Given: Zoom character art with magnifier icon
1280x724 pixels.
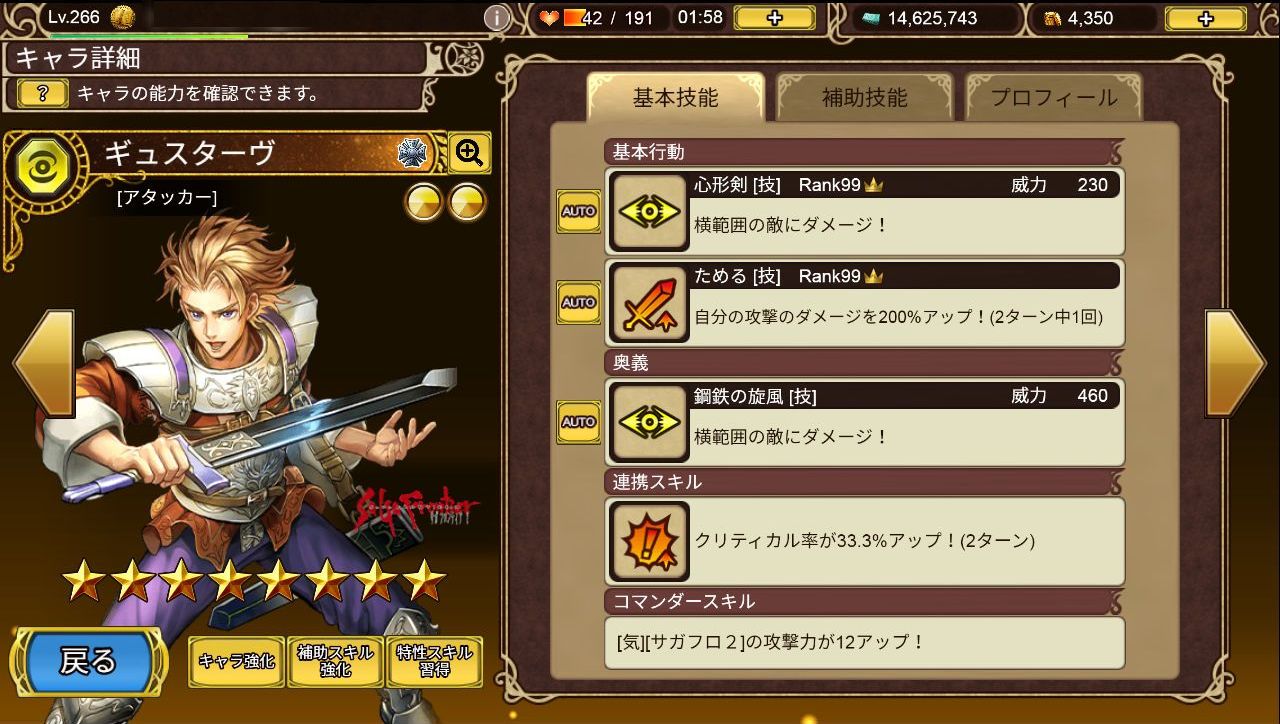Looking at the screenshot, I should tap(469, 153).
